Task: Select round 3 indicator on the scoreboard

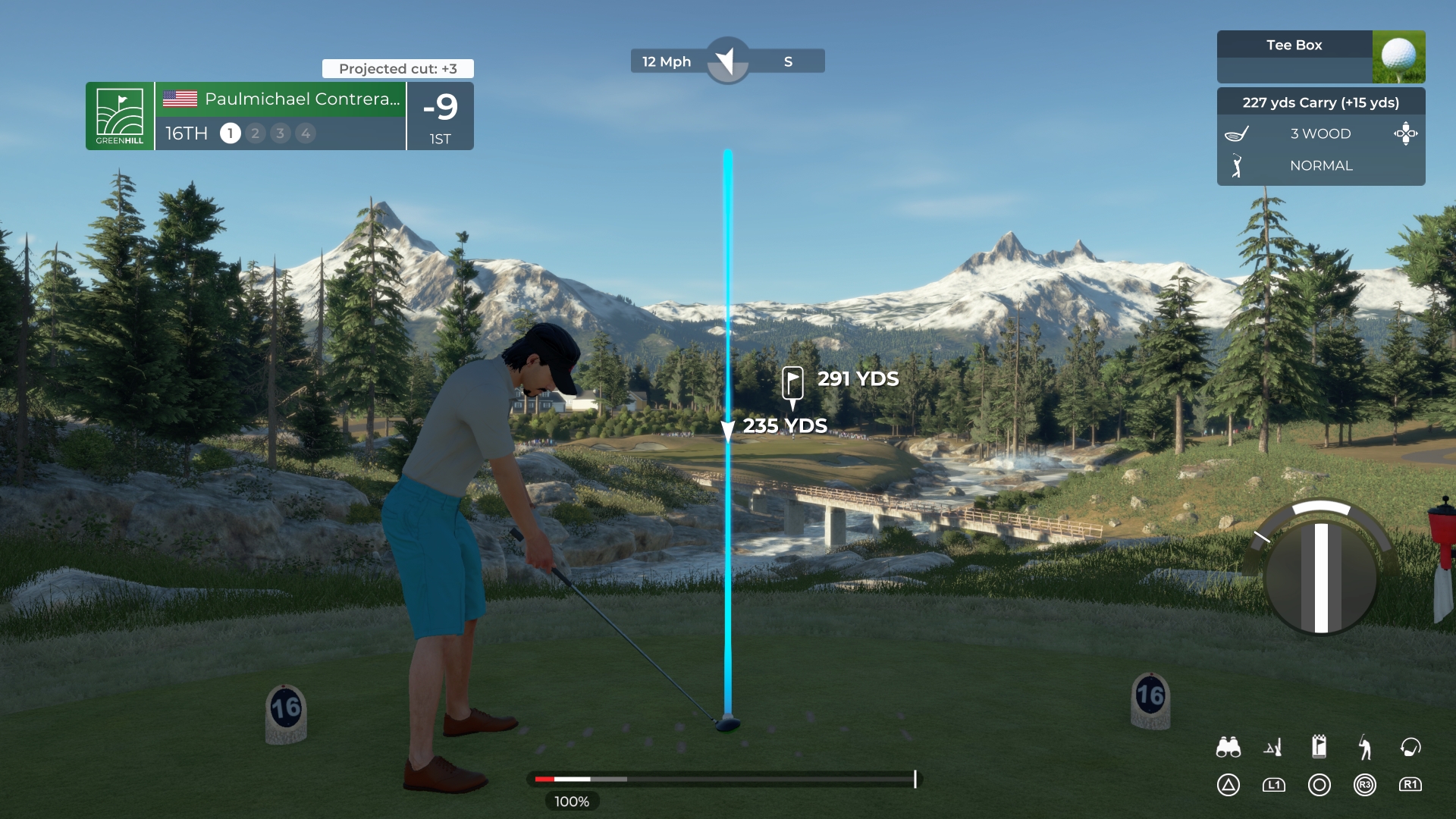Action: pyautogui.click(x=281, y=133)
